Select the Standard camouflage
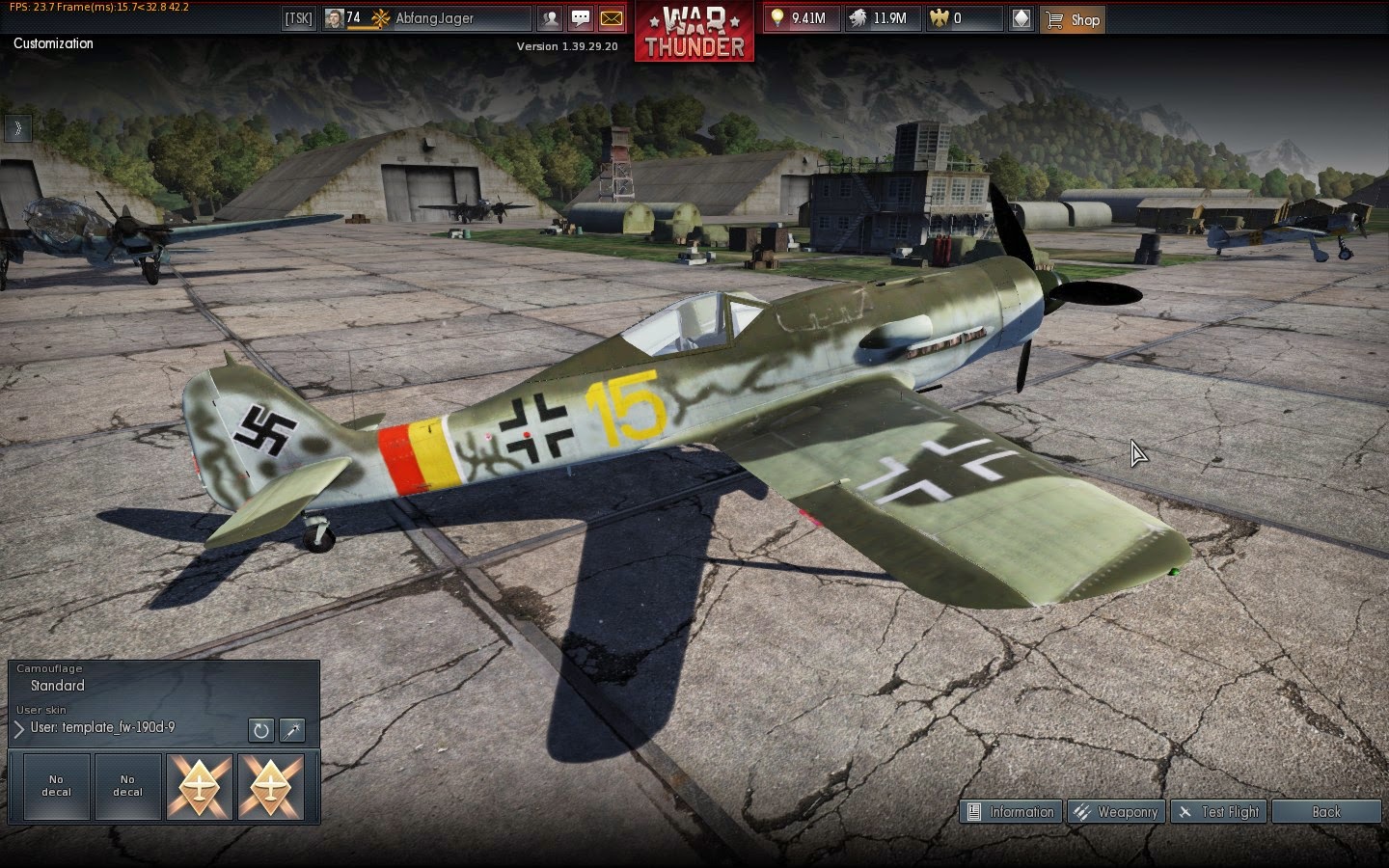Screen dimensions: 1389x868 click(58, 686)
